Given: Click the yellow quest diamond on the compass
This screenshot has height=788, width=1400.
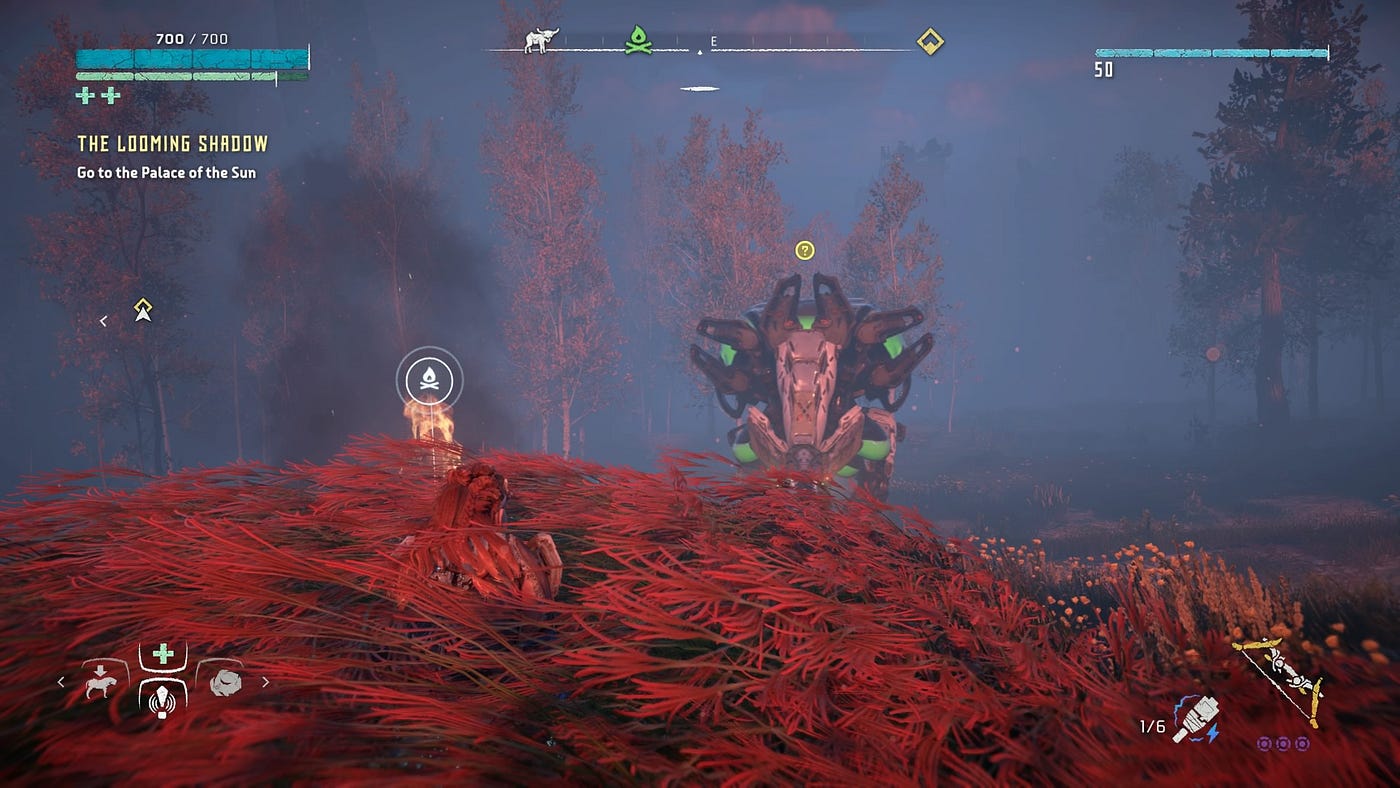Looking at the screenshot, I should pos(930,41).
